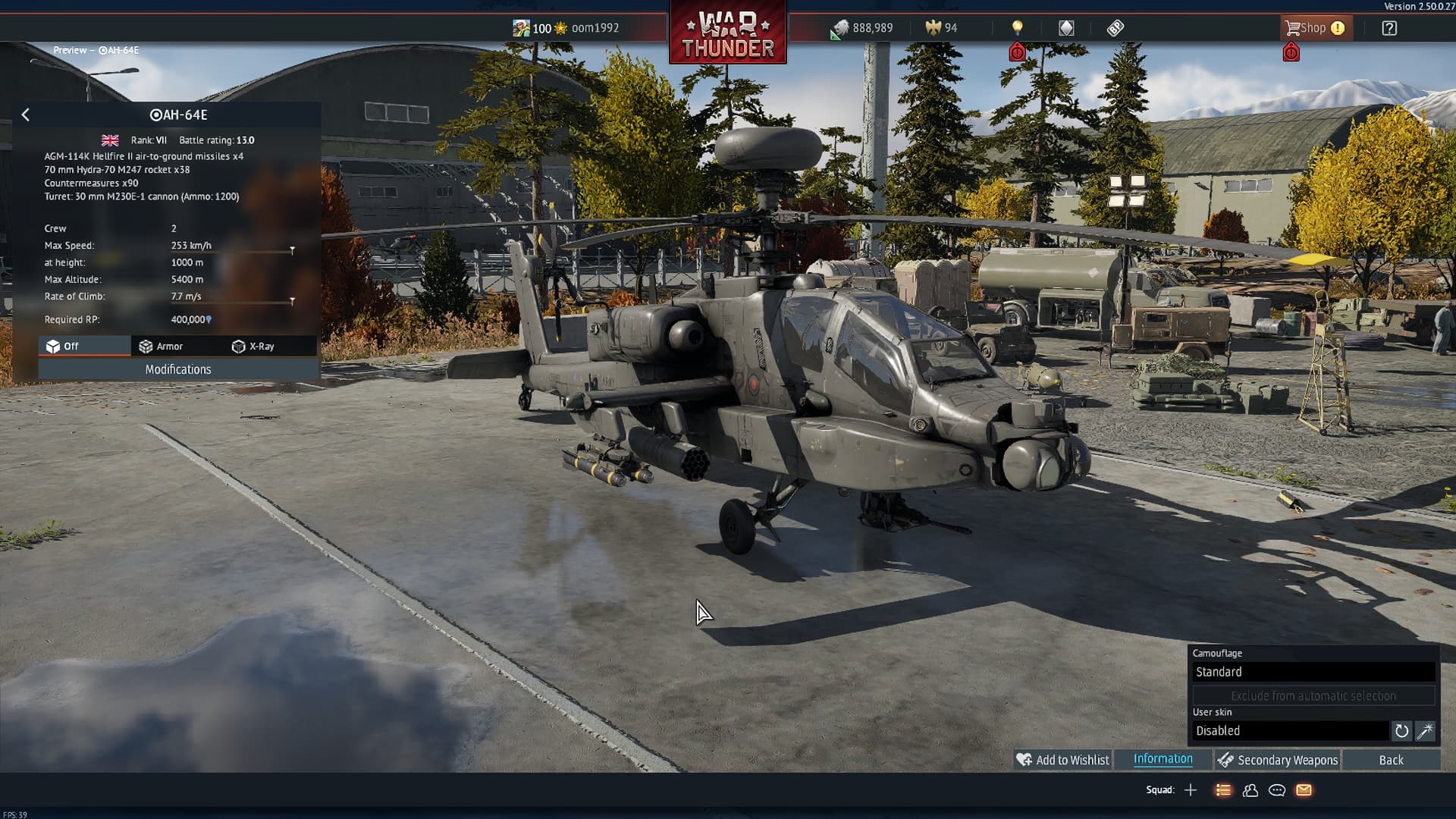This screenshot has width=1456, height=819.
Task: Add a squad member with plus
Action: [1191, 790]
